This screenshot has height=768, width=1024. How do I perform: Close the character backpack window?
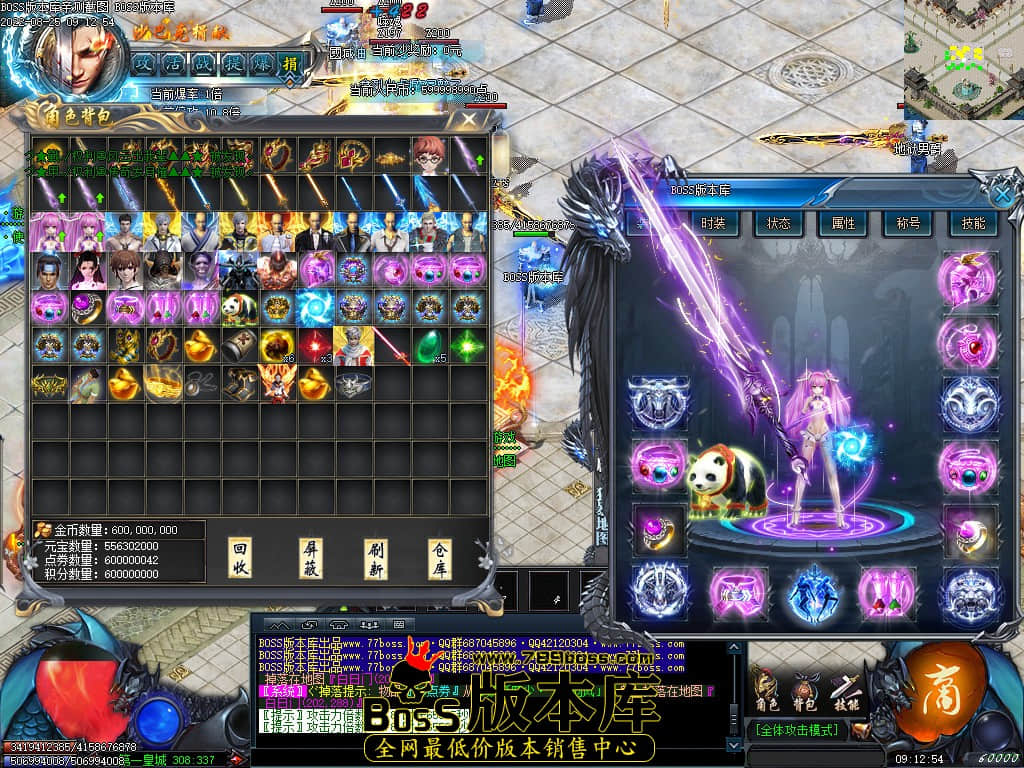click(x=468, y=120)
